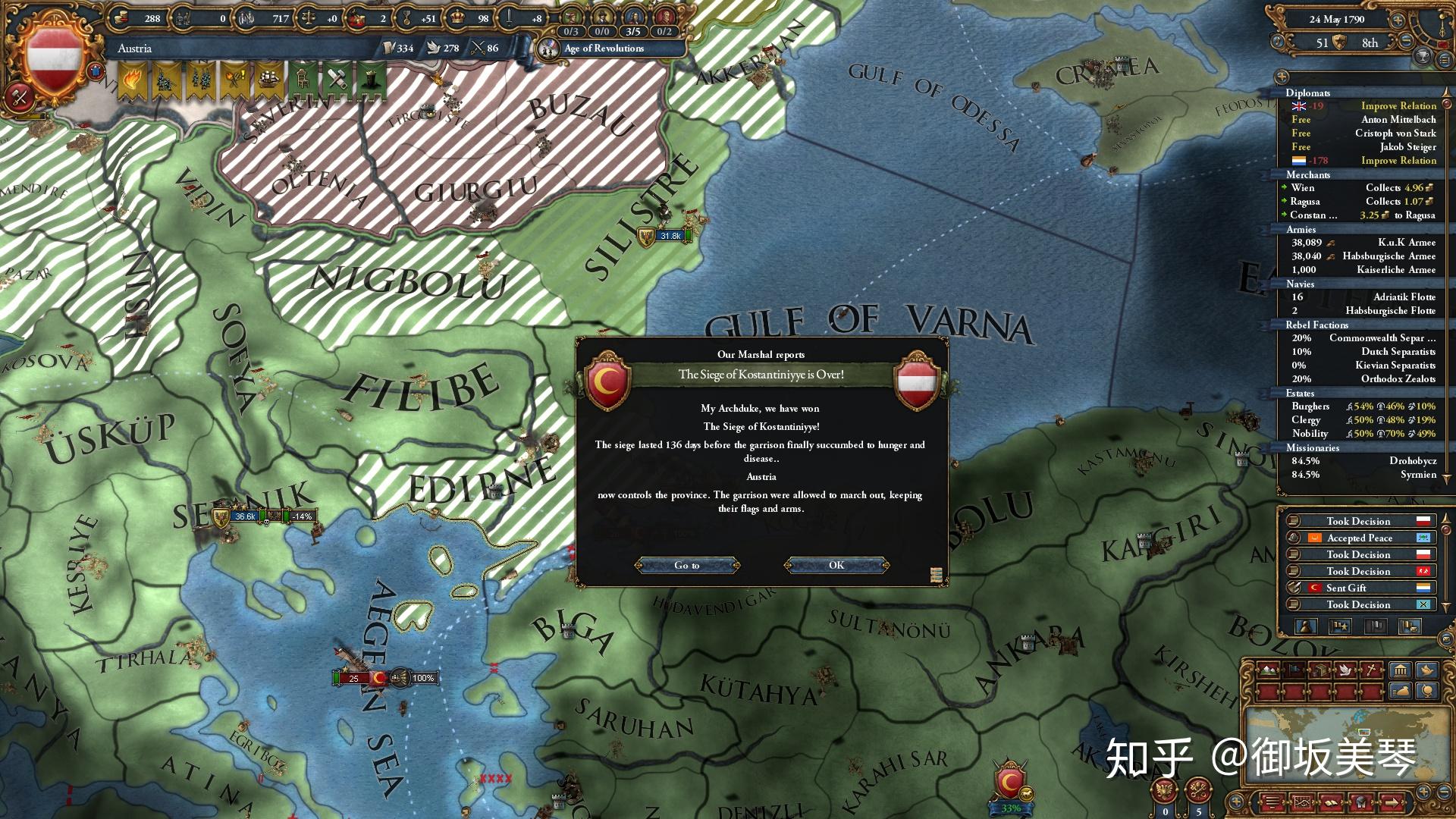The image size is (1456, 819).
Task: Open the production hammer button beside the shield
Action: pos(19,97)
